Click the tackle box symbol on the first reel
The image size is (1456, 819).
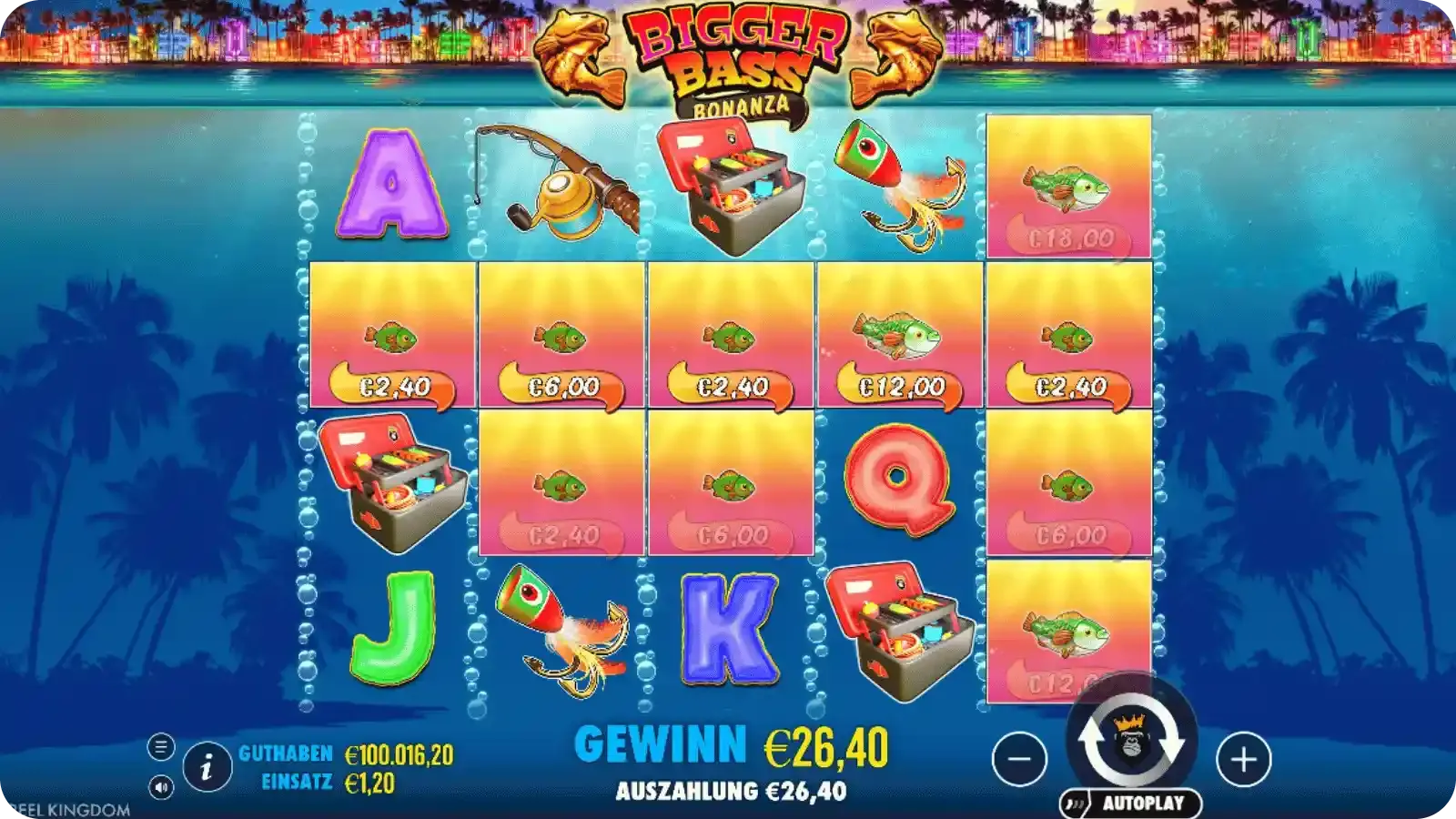coord(391,483)
